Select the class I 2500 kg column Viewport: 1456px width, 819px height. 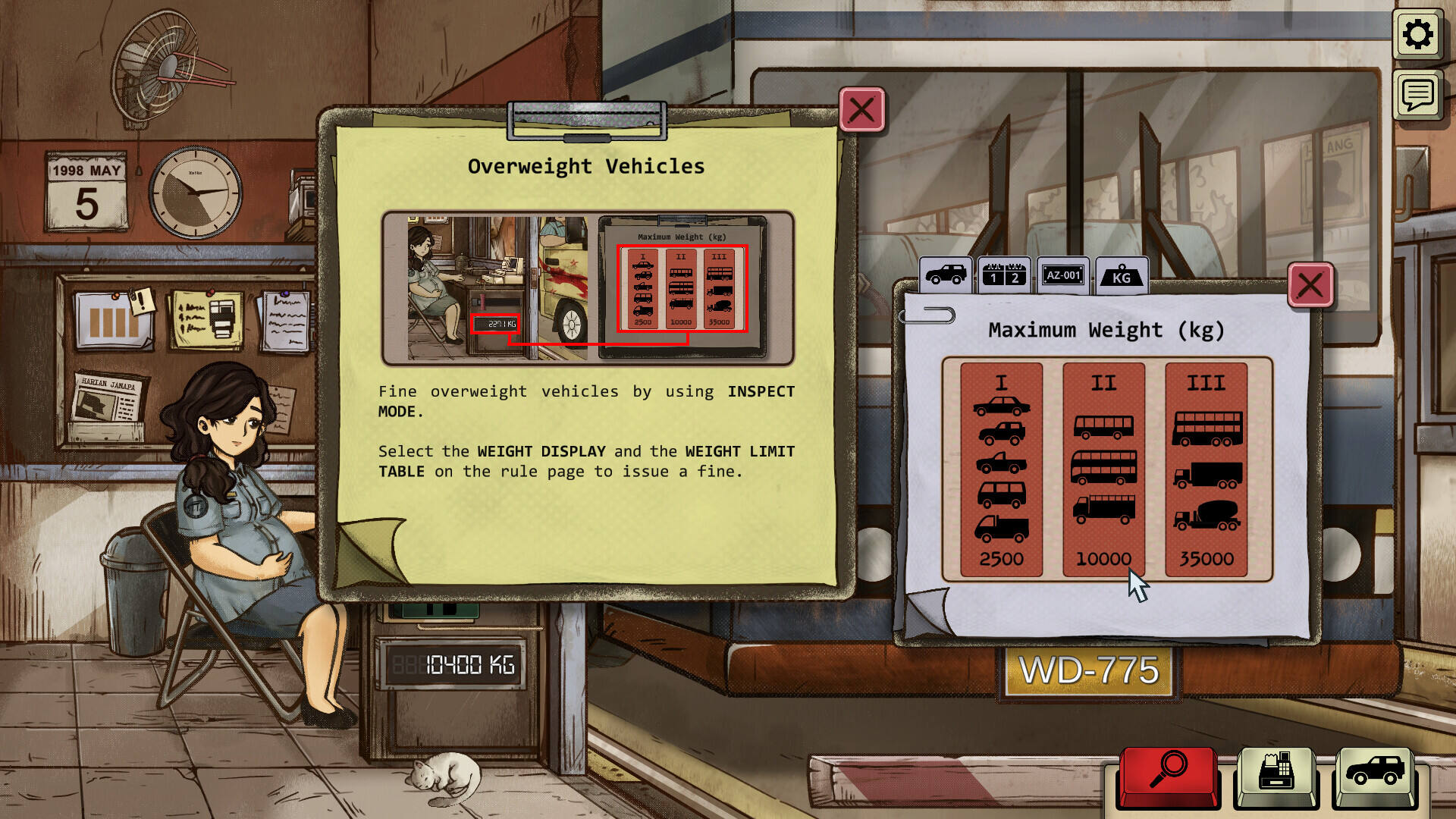[1001, 469]
